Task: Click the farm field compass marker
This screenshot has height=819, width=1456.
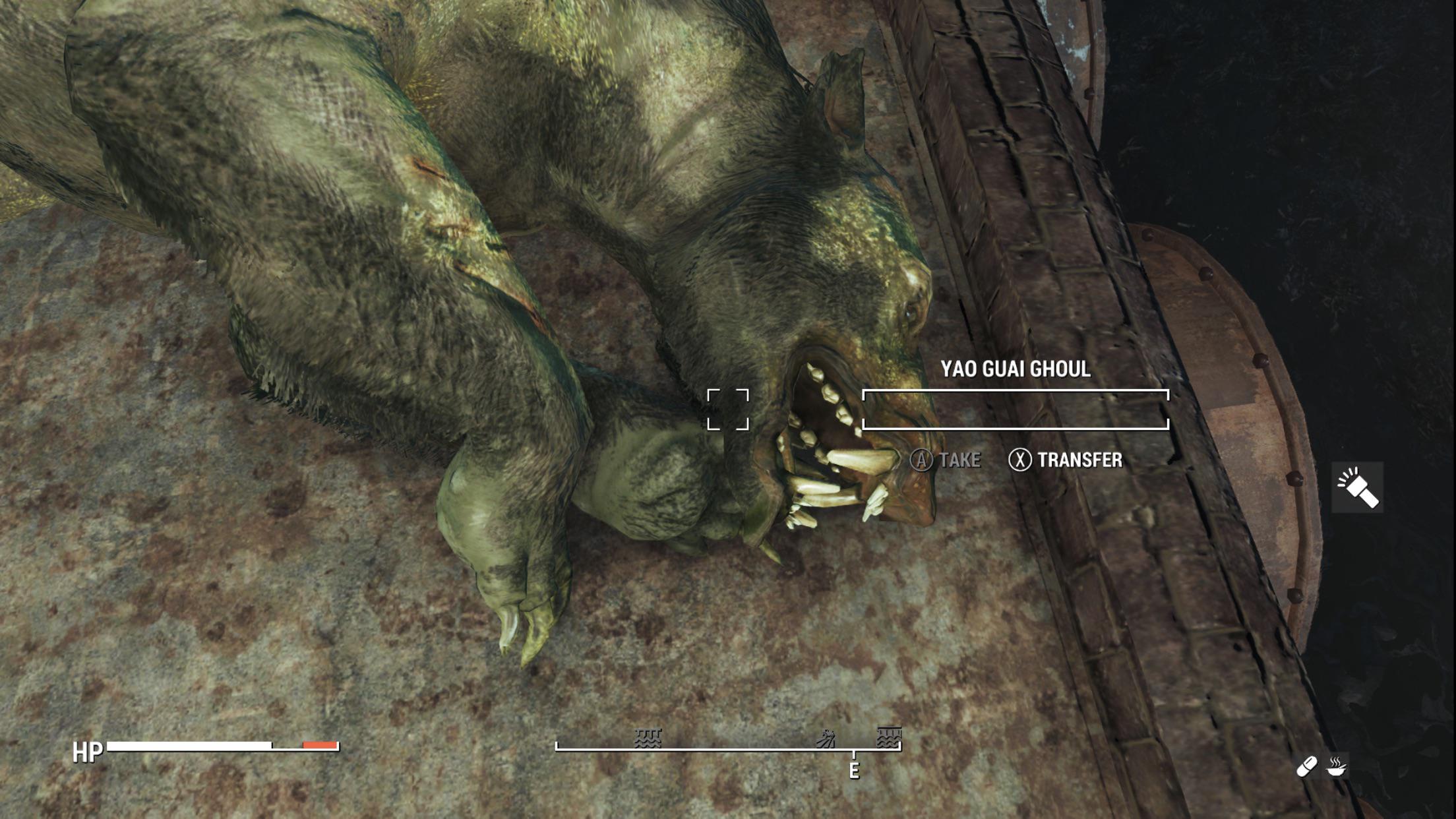Action: pos(826,739)
